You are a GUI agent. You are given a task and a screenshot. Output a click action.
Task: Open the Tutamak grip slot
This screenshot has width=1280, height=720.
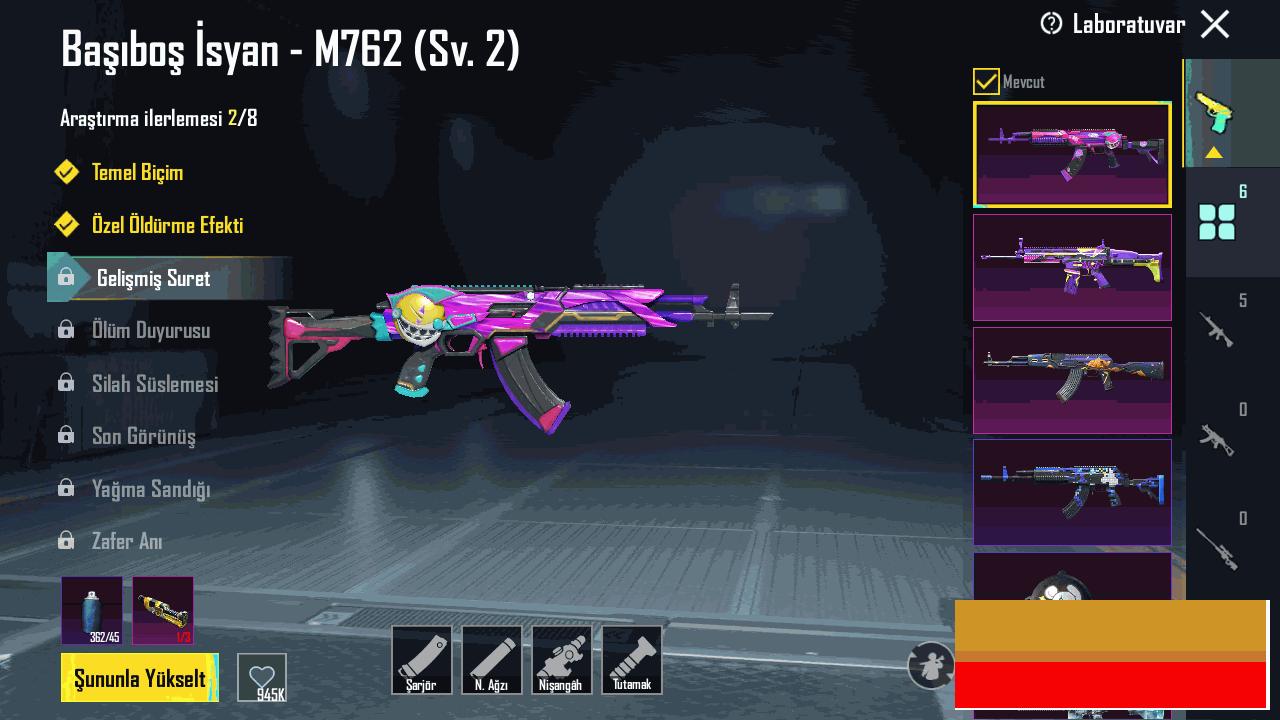(632, 660)
